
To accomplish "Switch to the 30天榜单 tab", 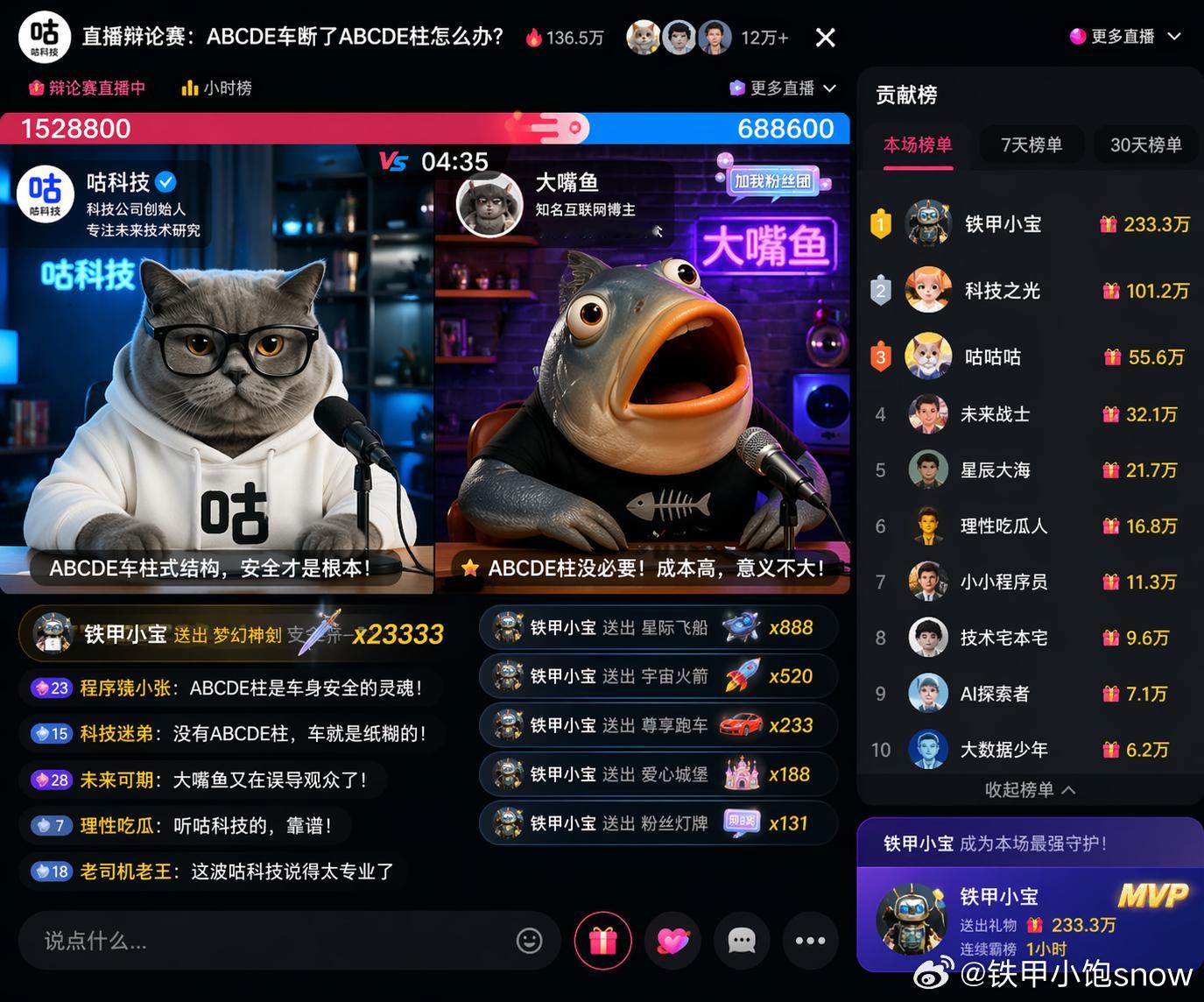I will (x=1144, y=145).
